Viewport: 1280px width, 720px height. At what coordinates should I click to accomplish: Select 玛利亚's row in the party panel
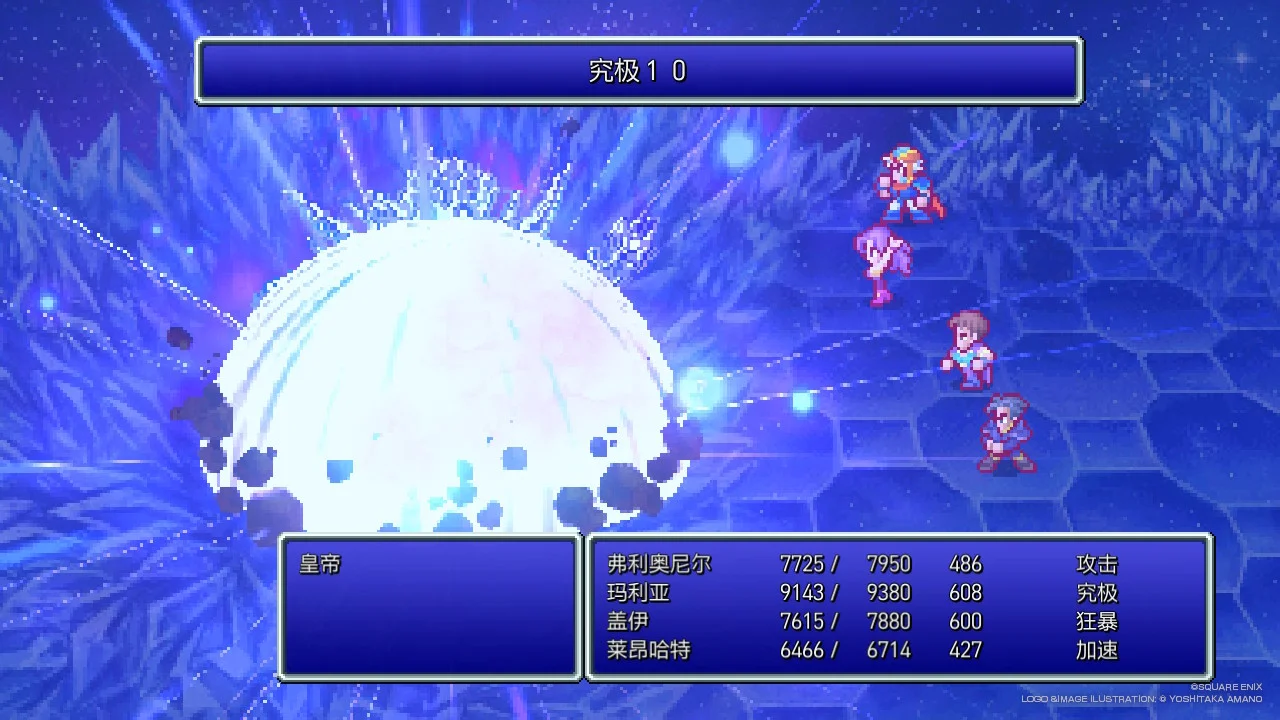pyautogui.click(x=638, y=593)
